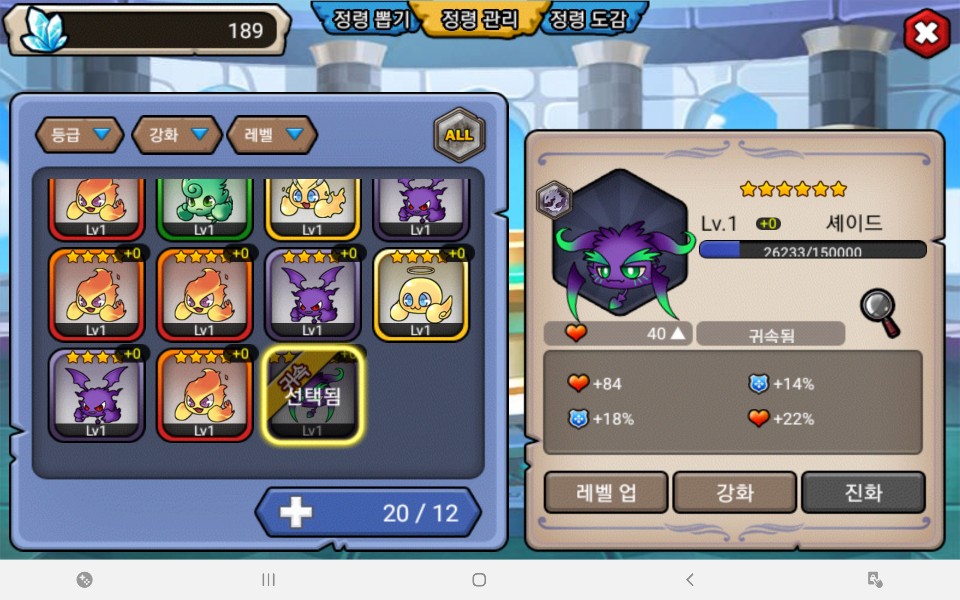Select the highlighted 선택됨 spirit tile
This screenshot has width=960, height=600.
click(312, 395)
